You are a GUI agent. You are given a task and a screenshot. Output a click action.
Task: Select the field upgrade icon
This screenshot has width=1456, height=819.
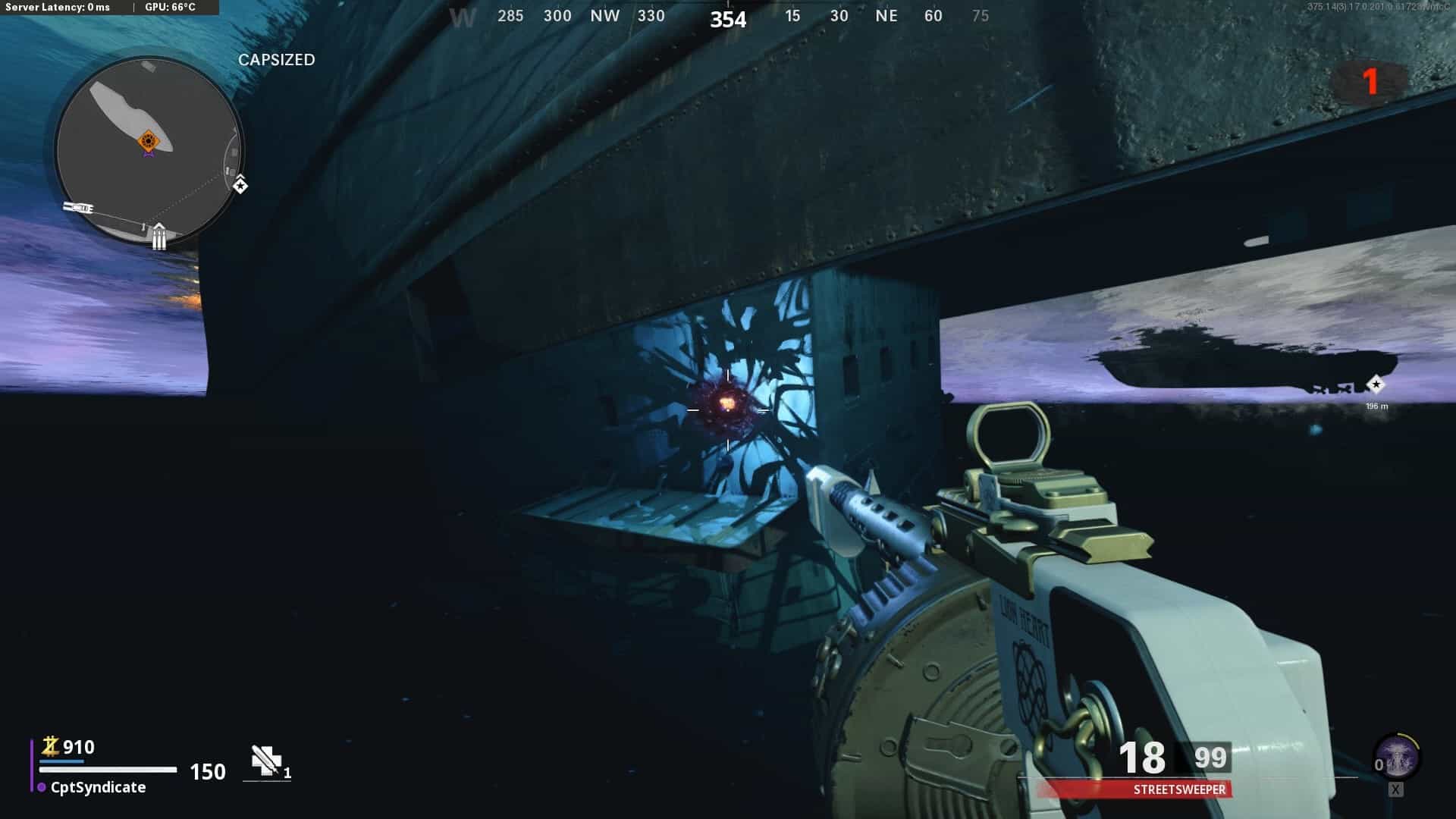click(1397, 758)
